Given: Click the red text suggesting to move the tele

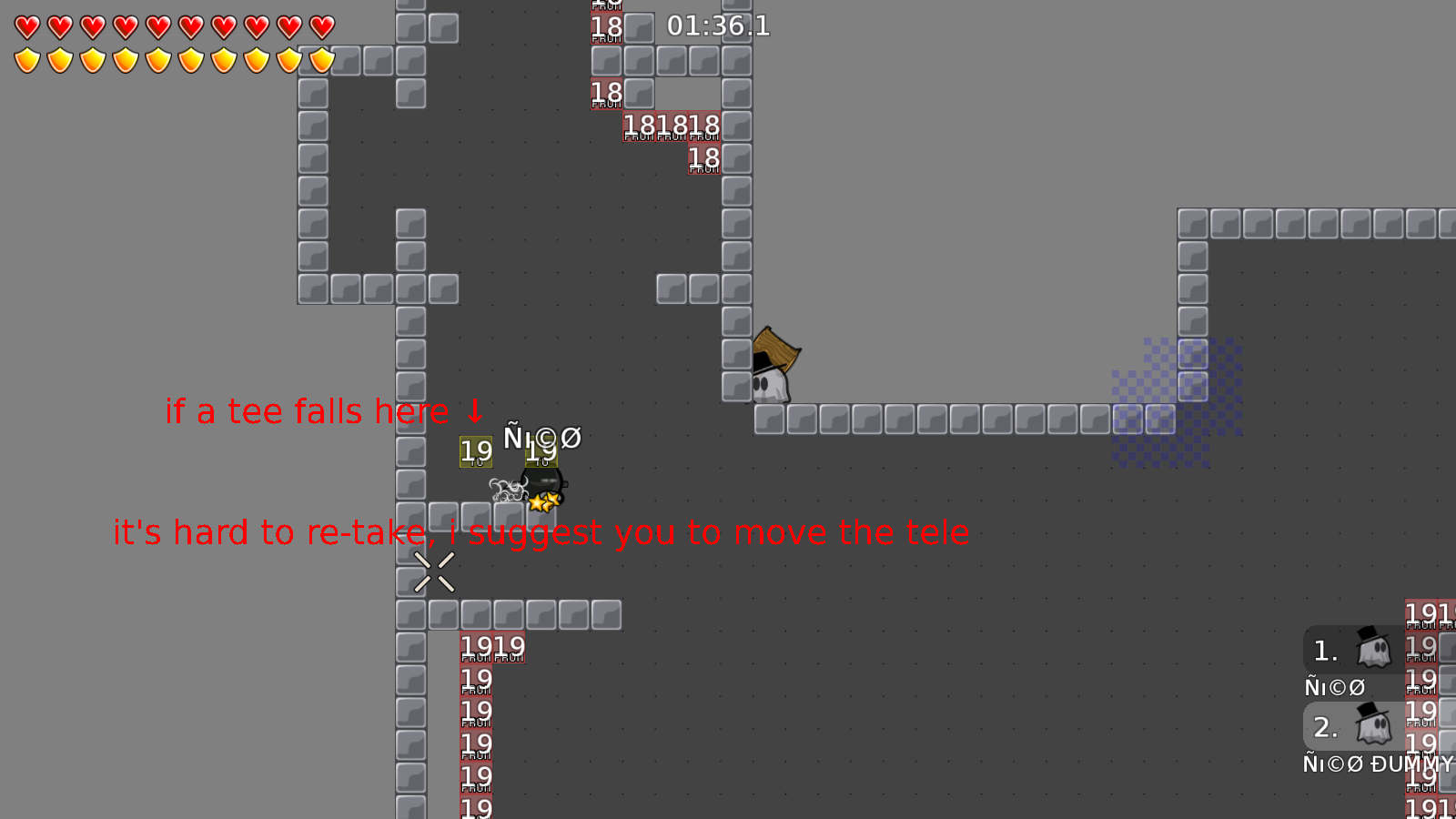Looking at the screenshot, I should click(x=541, y=532).
